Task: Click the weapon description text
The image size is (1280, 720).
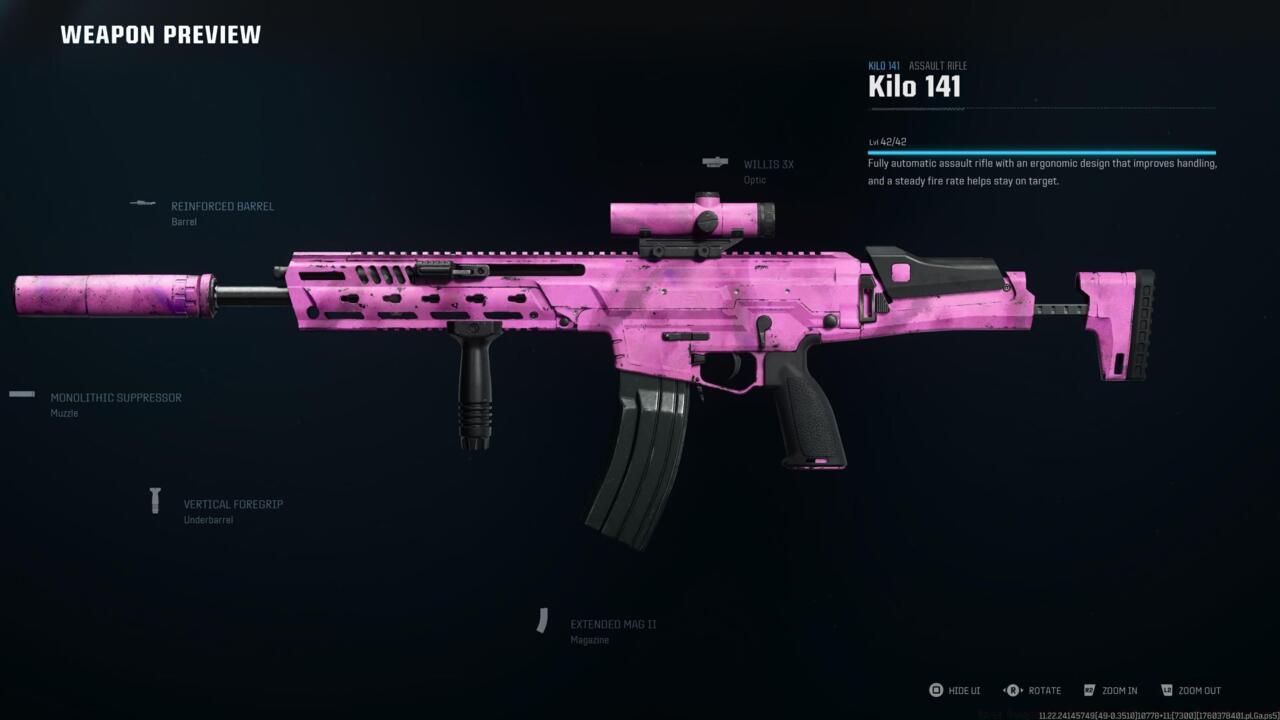Action: [1040, 171]
